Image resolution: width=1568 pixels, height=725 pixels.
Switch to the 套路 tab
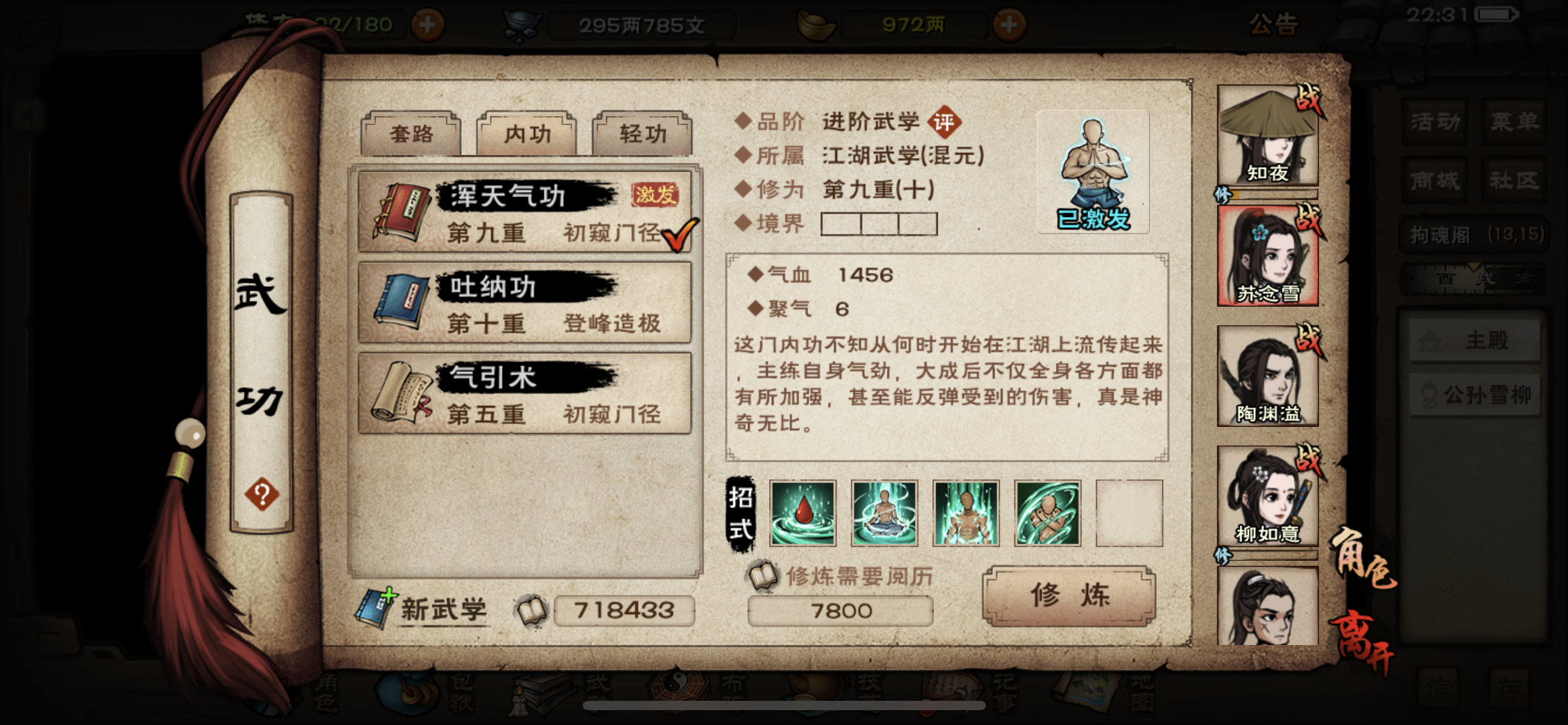point(411,132)
